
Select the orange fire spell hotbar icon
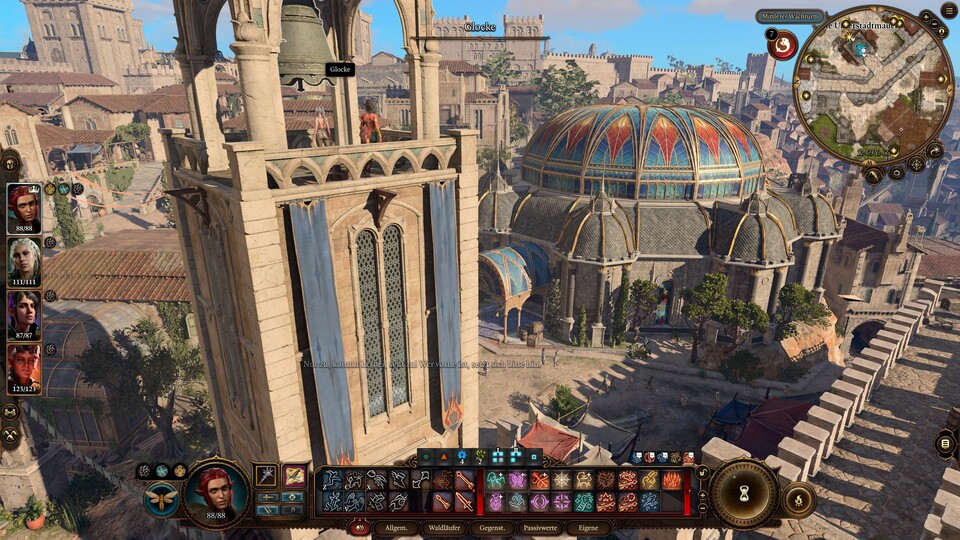pos(673,480)
